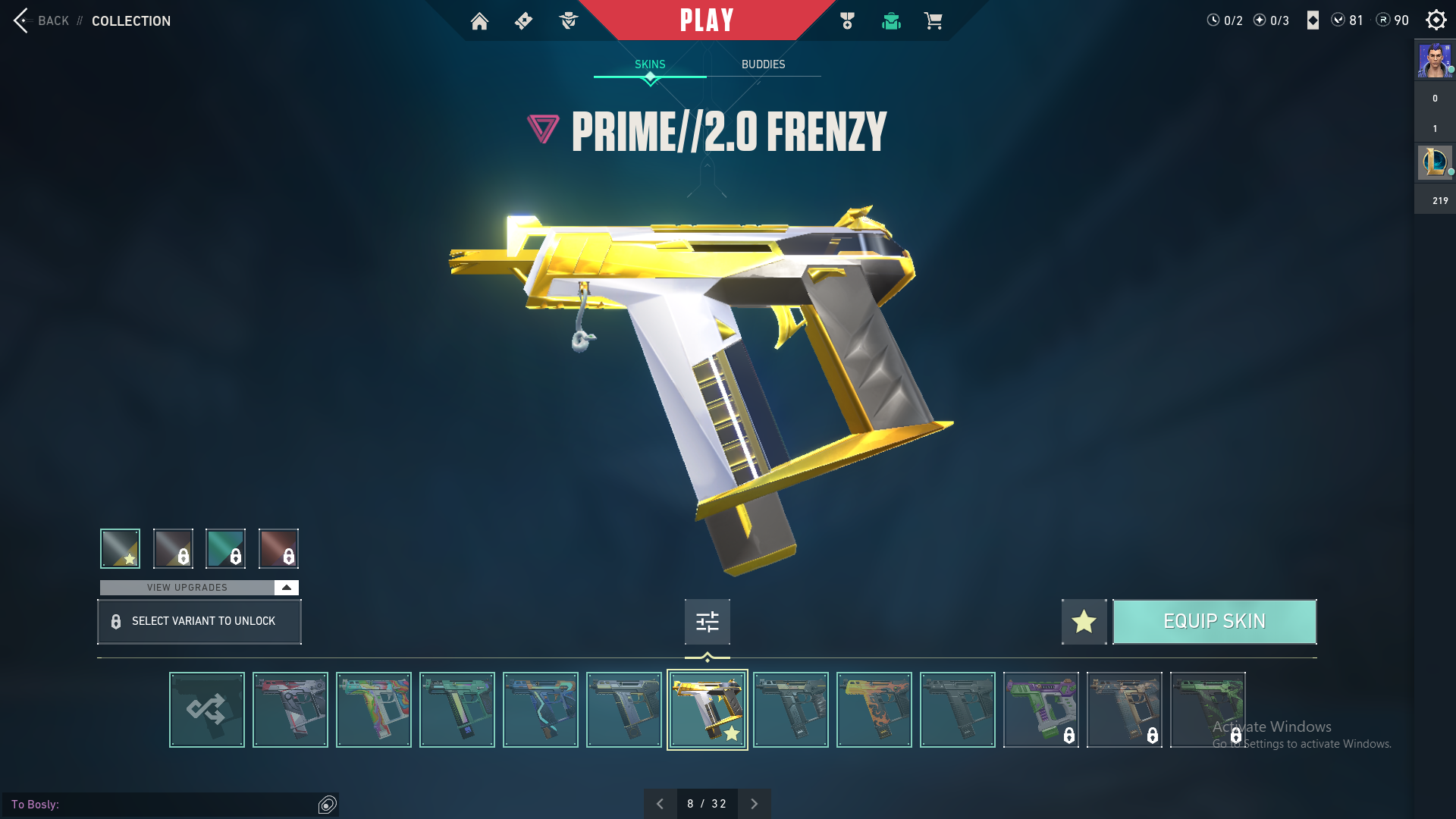Viewport: 1456px width, 819px height.
Task: Toggle favorite star beside Equip Skin
Action: click(x=1084, y=622)
